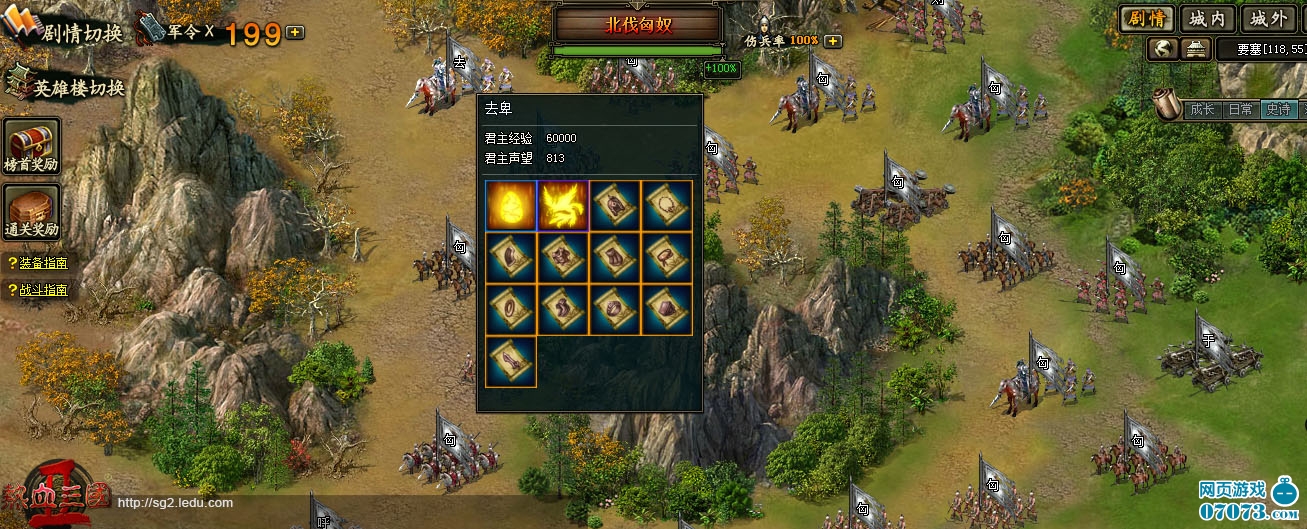Select the 史诗 epic quest tab
Image resolution: width=1307 pixels, height=529 pixels.
point(1278,109)
